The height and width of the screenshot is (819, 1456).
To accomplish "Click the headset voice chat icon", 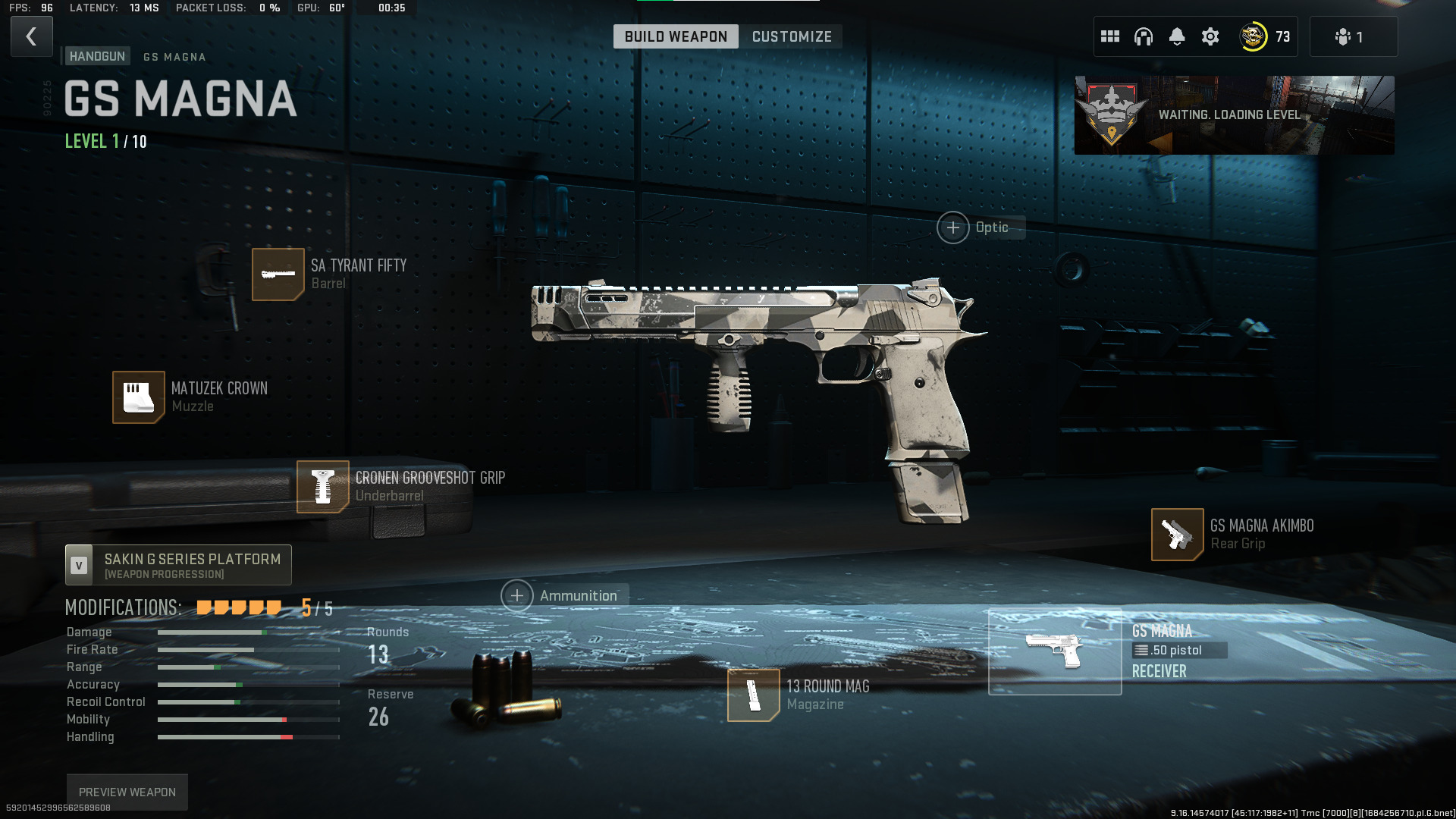I will pos(1143,36).
